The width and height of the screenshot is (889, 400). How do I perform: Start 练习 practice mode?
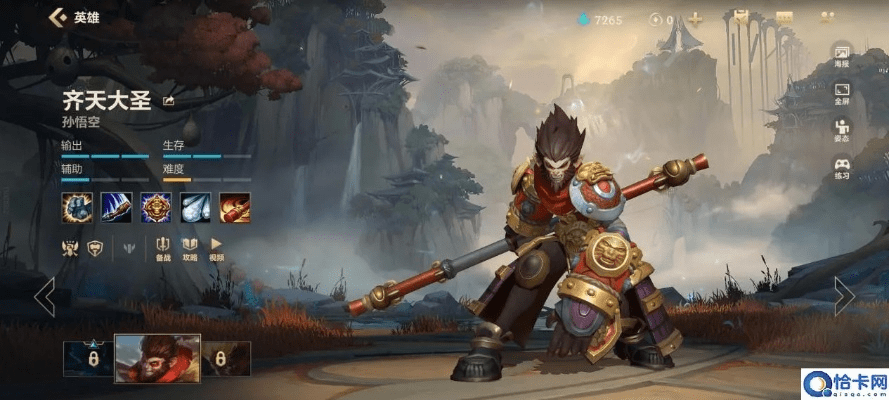842,169
